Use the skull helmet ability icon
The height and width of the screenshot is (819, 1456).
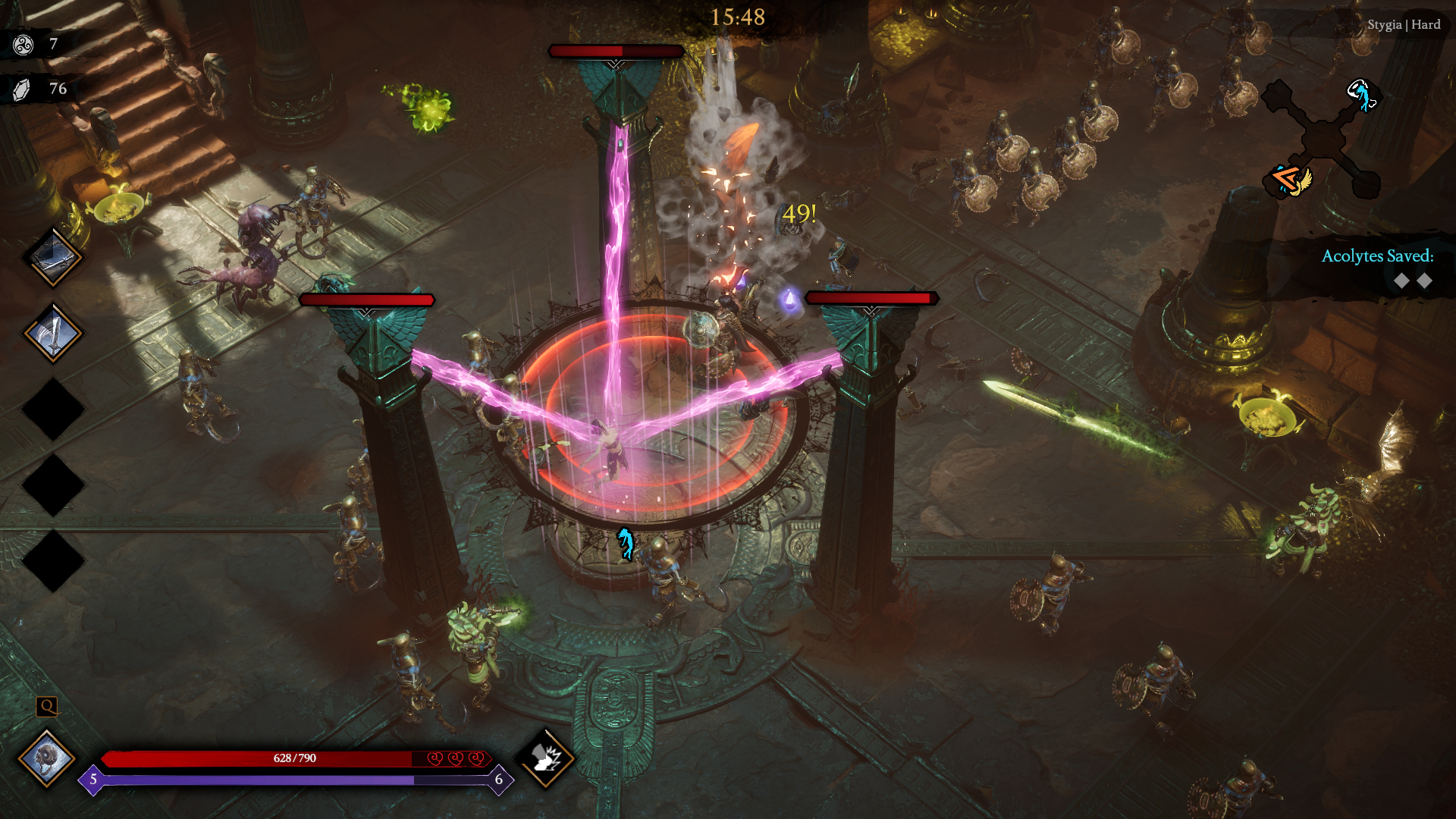click(x=47, y=758)
